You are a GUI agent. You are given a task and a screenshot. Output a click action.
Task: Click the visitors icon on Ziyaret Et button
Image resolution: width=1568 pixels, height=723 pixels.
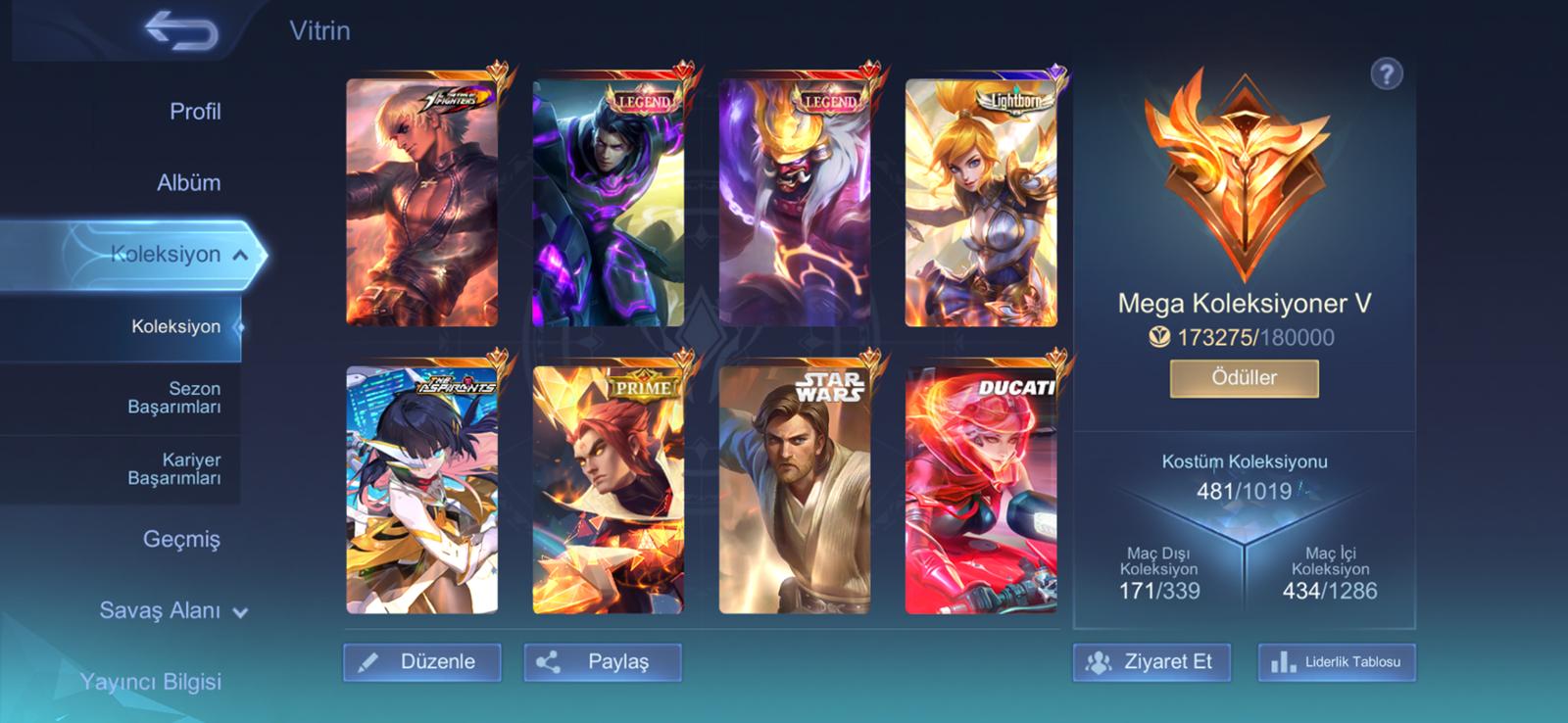1101,662
